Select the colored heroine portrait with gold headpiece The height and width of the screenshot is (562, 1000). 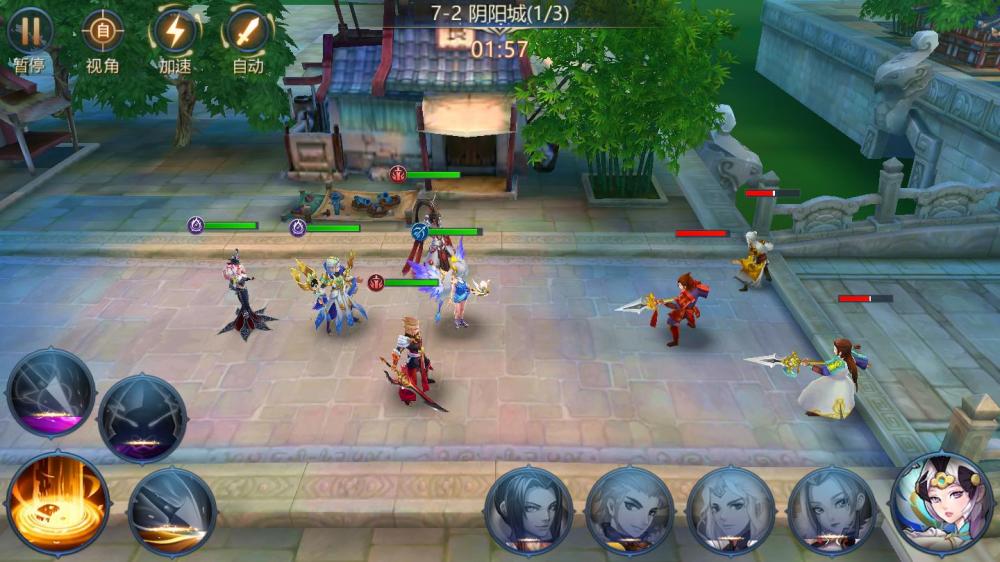[940, 503]
